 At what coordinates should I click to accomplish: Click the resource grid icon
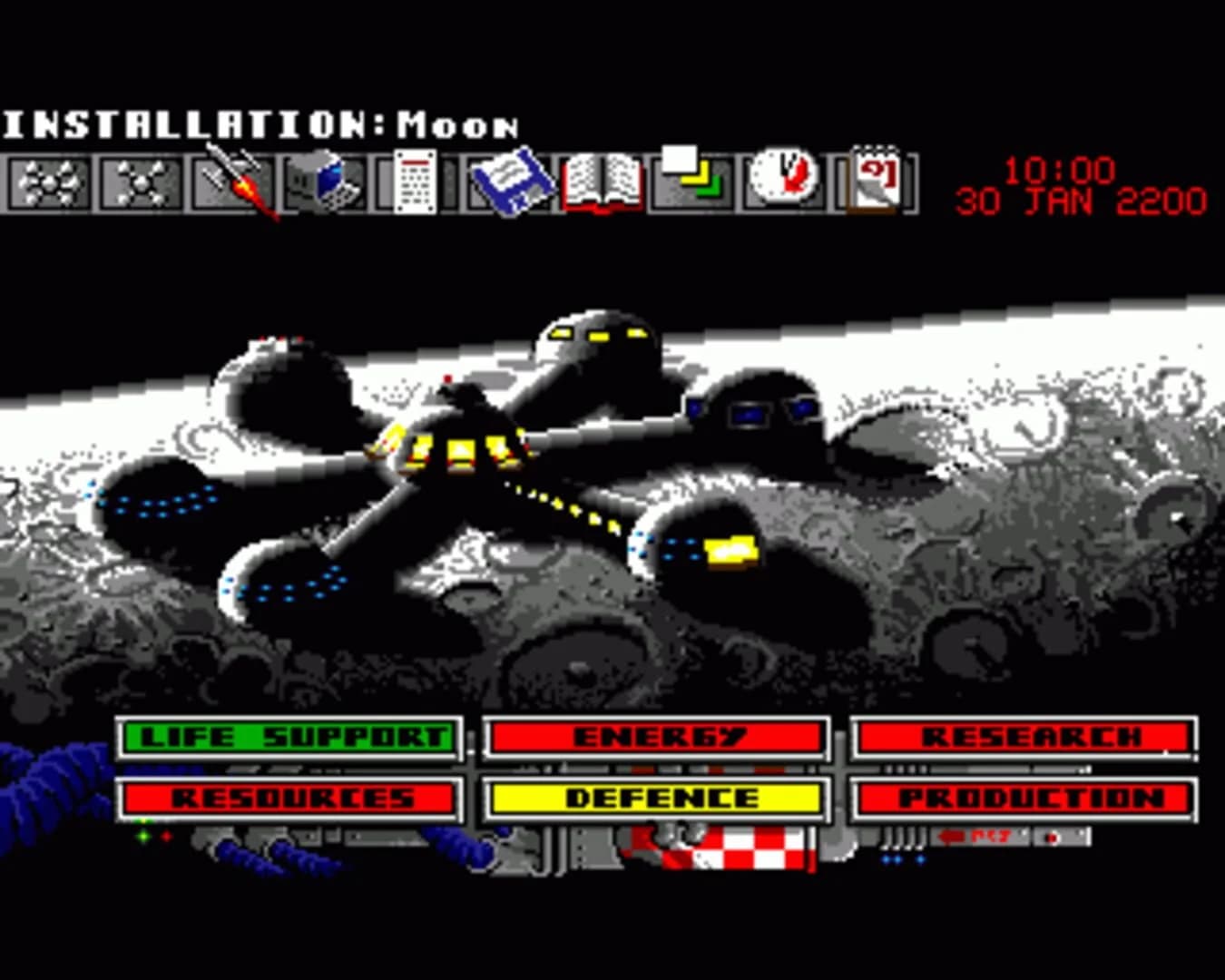tap(413, 183)
